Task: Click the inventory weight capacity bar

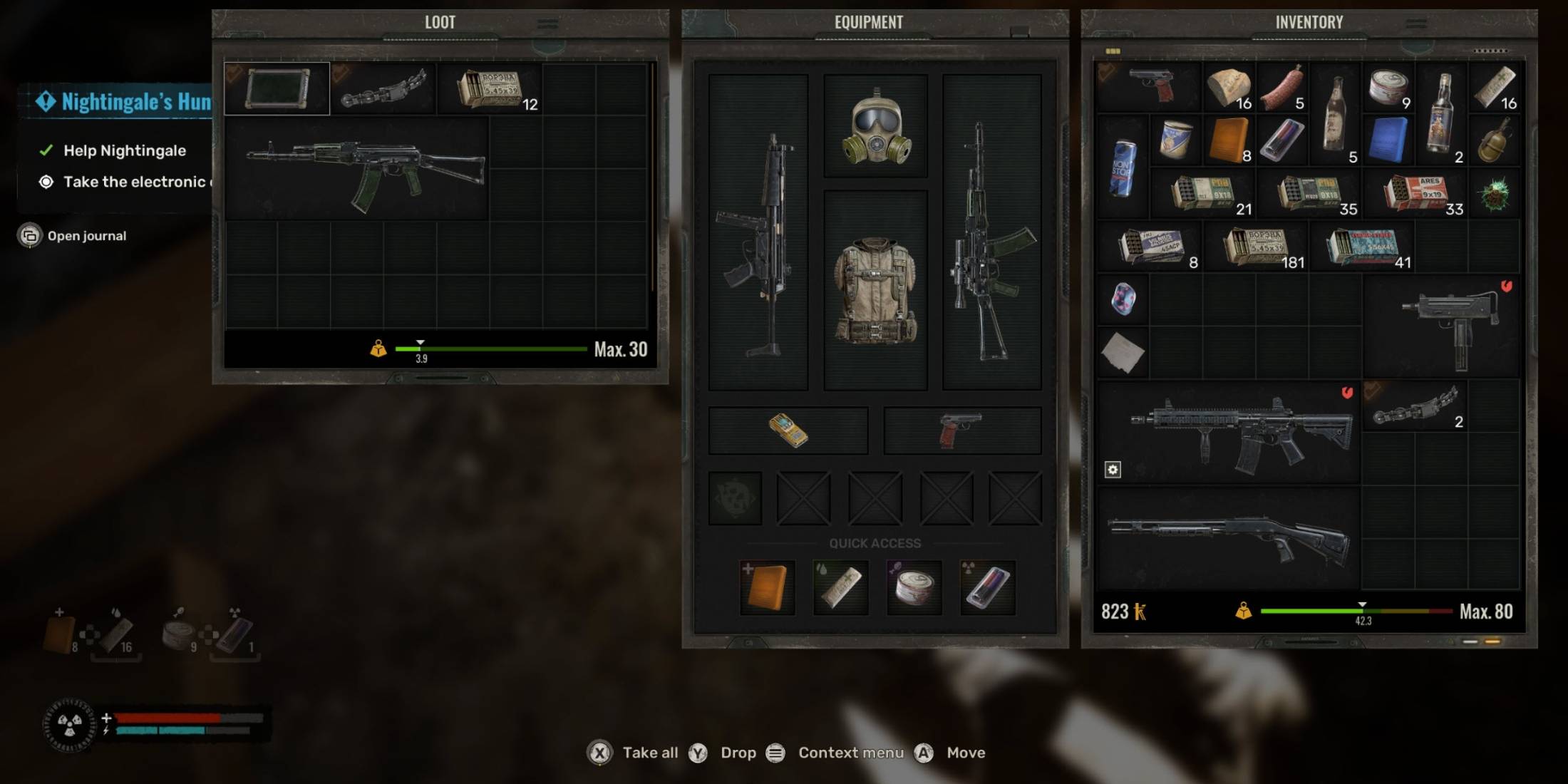Action: pyautogui.click(x=1358, y=612)
